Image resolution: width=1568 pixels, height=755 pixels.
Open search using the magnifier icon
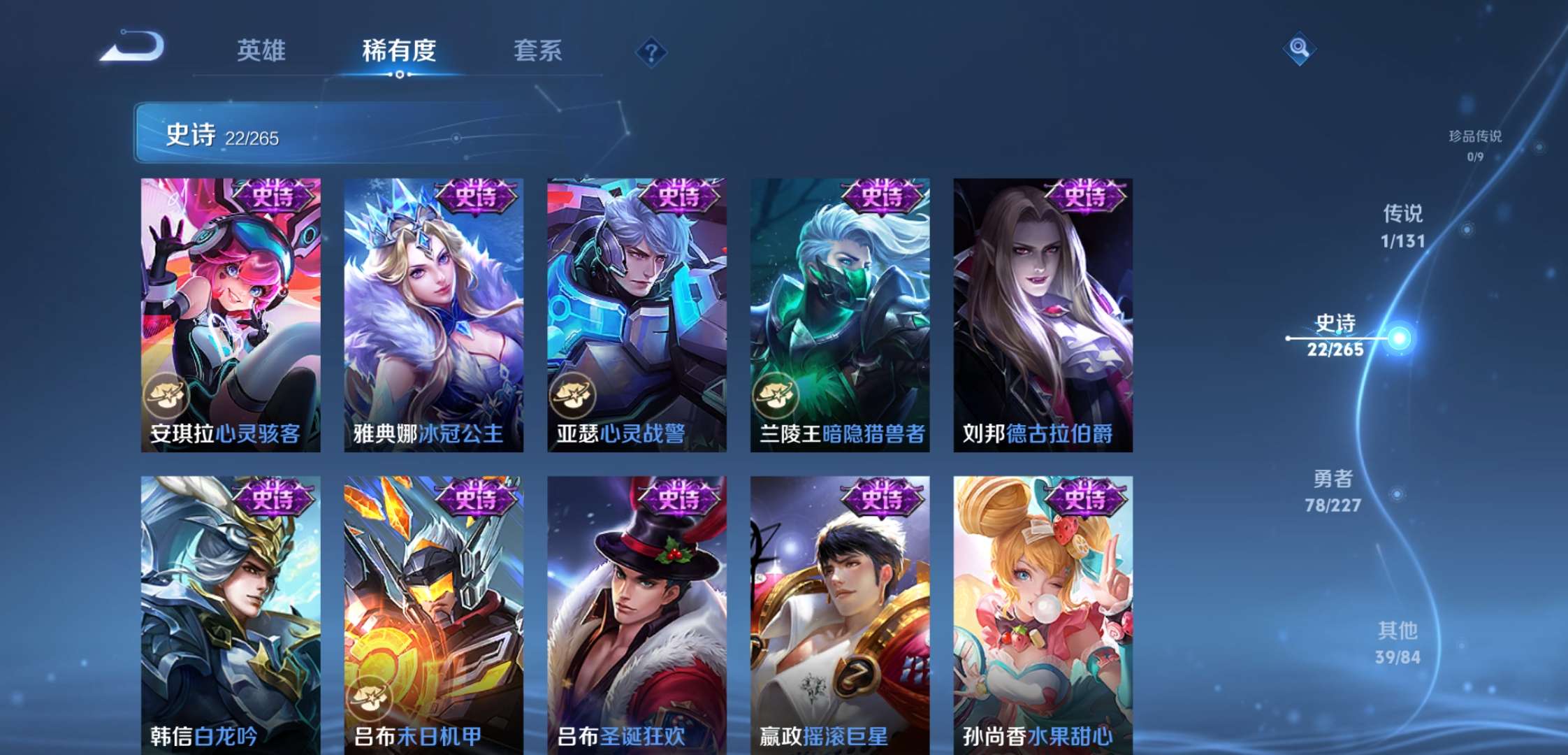[1300, 49]
